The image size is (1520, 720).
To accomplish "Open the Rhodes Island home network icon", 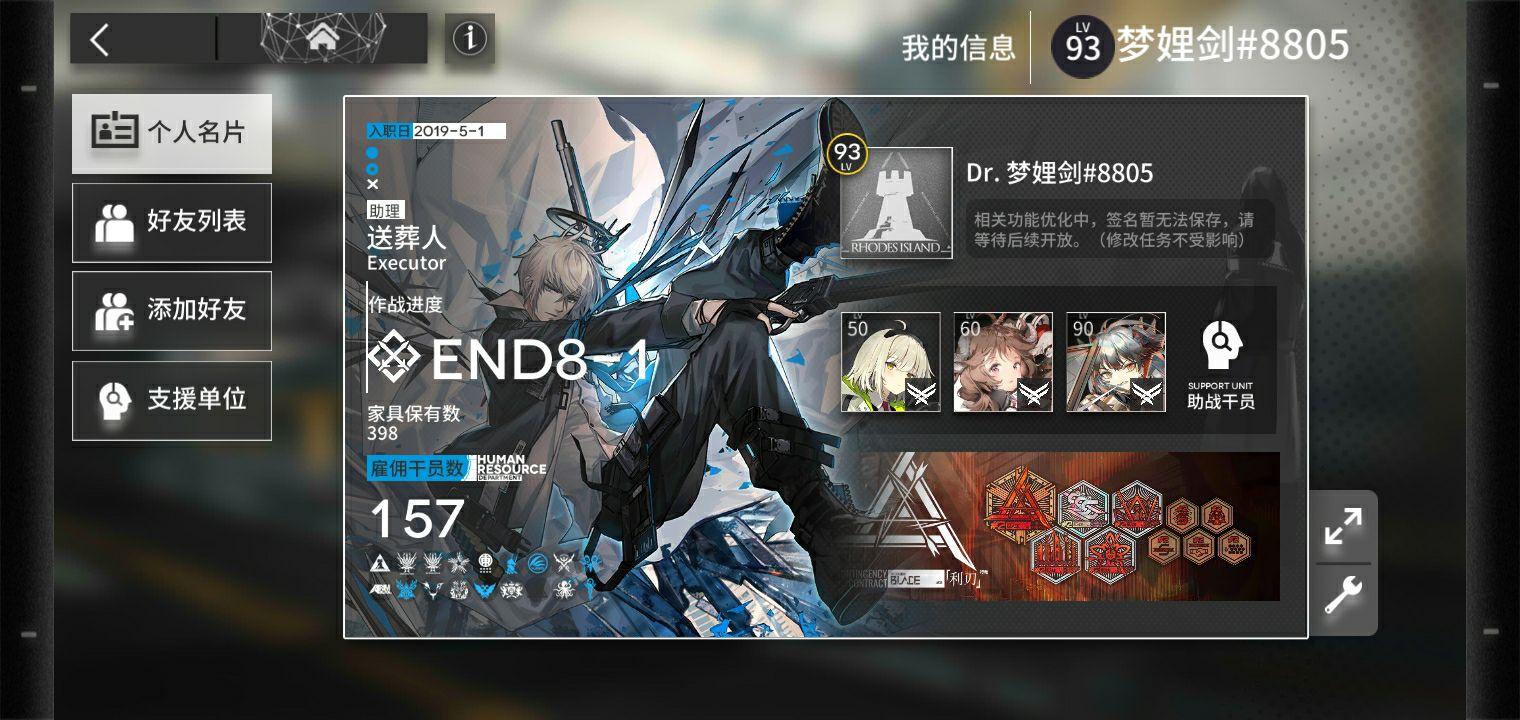I will coord(324,40).
